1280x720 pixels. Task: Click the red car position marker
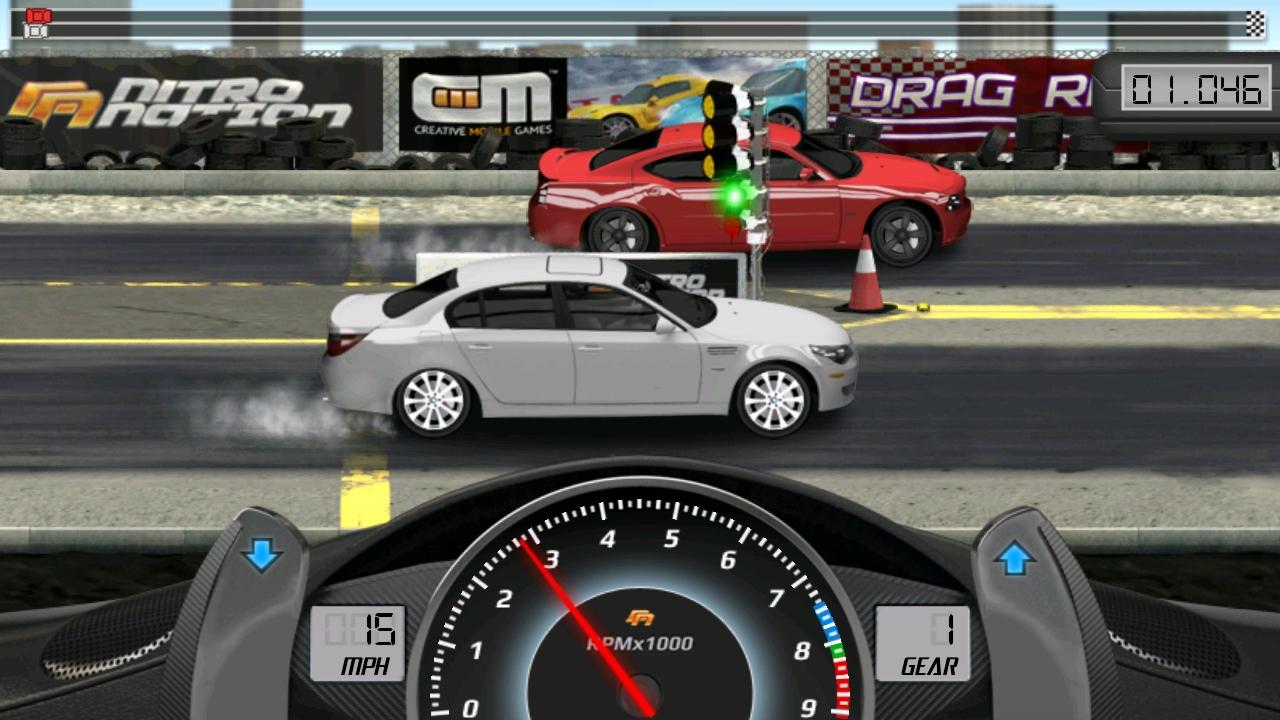click(x=38, y=15)
